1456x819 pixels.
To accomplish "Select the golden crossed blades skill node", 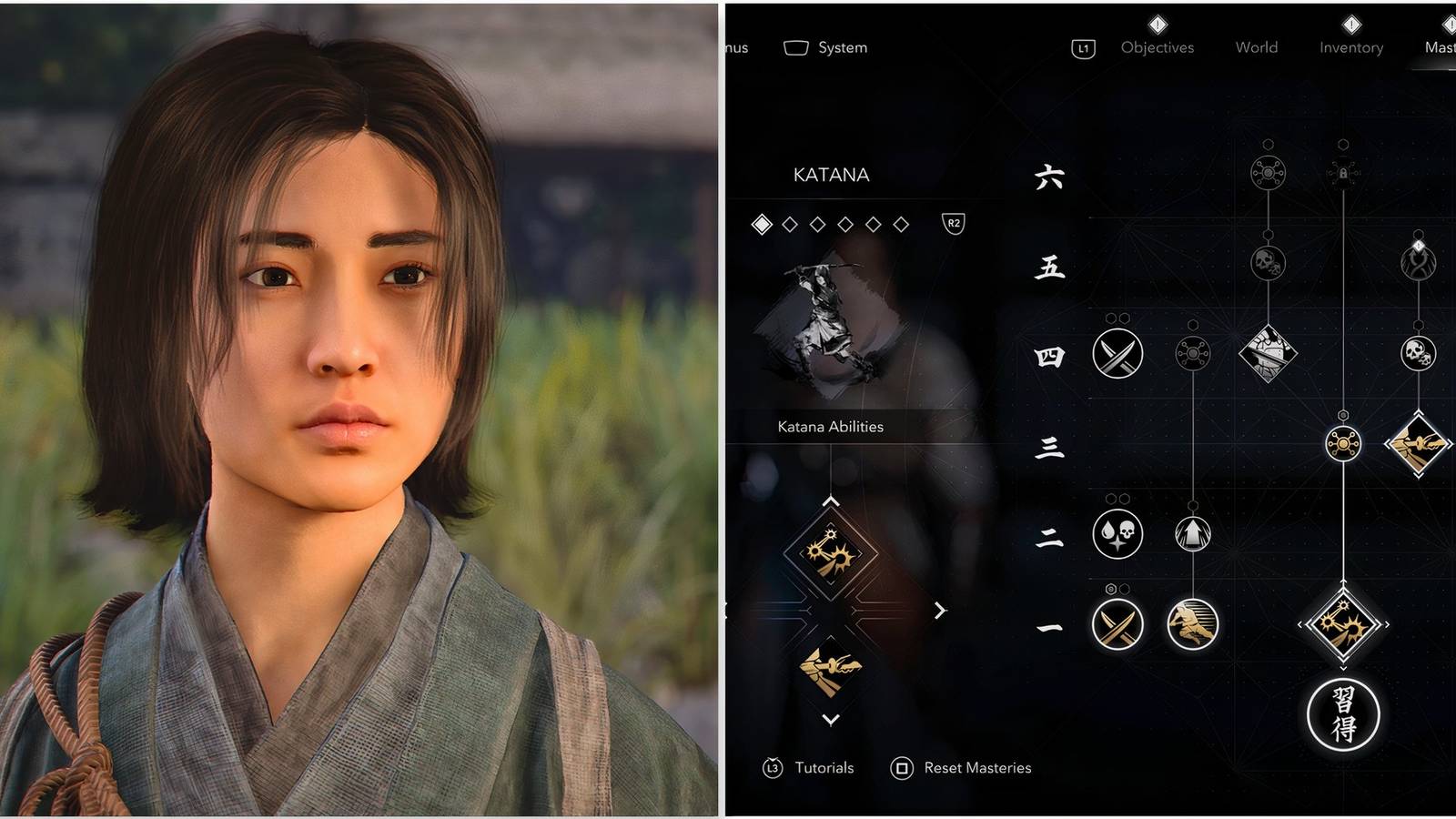I will coord(1117,624).
